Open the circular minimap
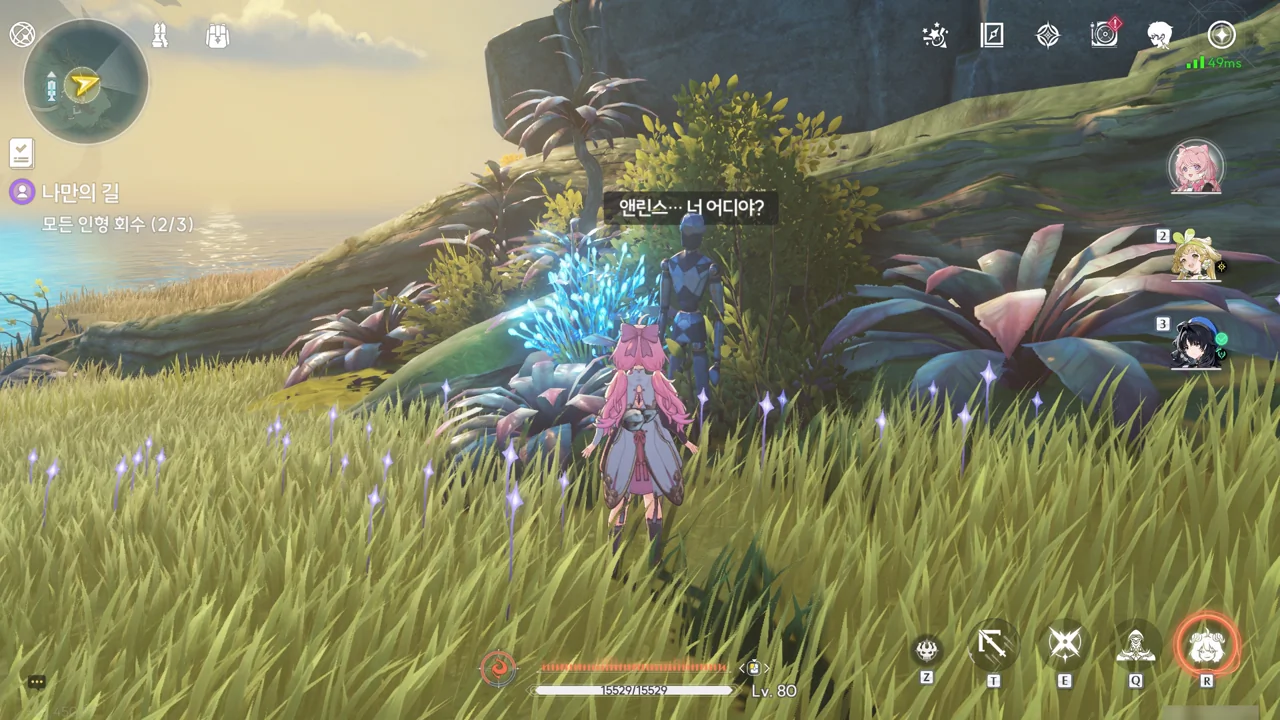 pyautogui.click(x=85, y=82)
